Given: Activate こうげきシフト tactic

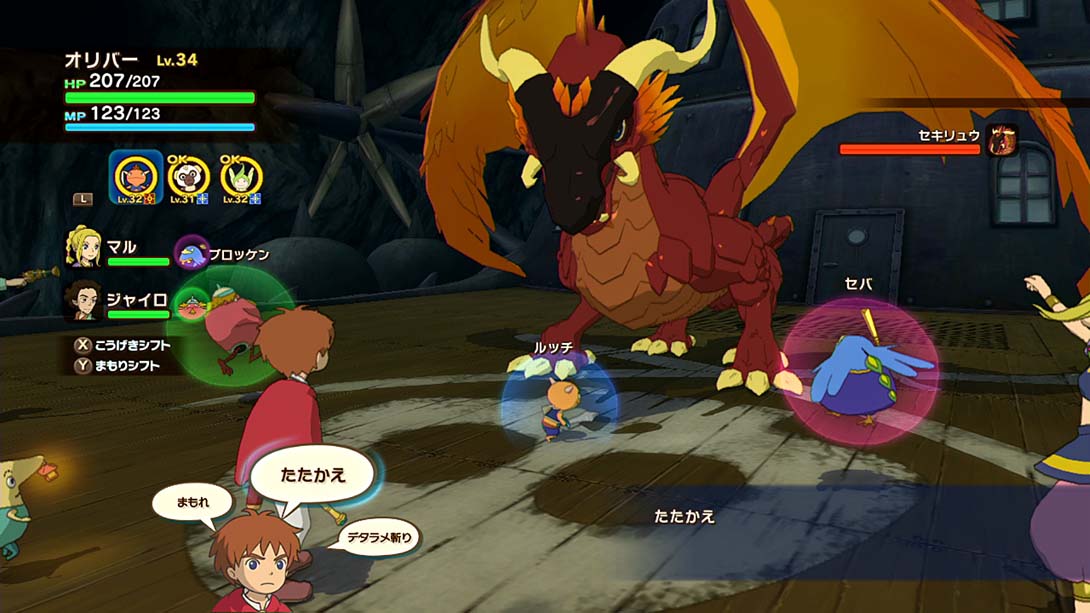Looking at the screenshot, I should [122, 345].
